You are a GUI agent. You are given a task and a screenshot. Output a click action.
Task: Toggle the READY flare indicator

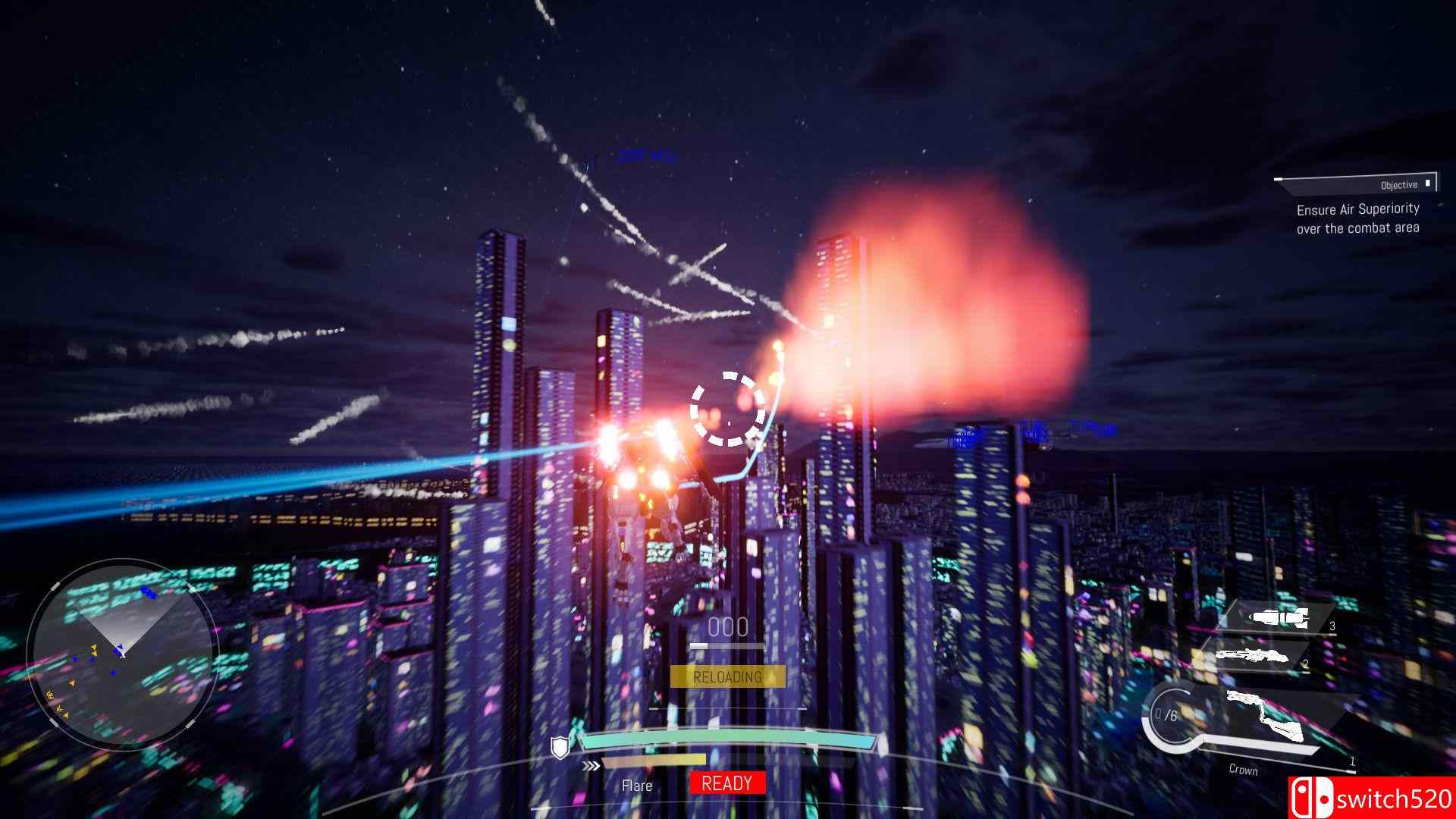click(726, 784)
